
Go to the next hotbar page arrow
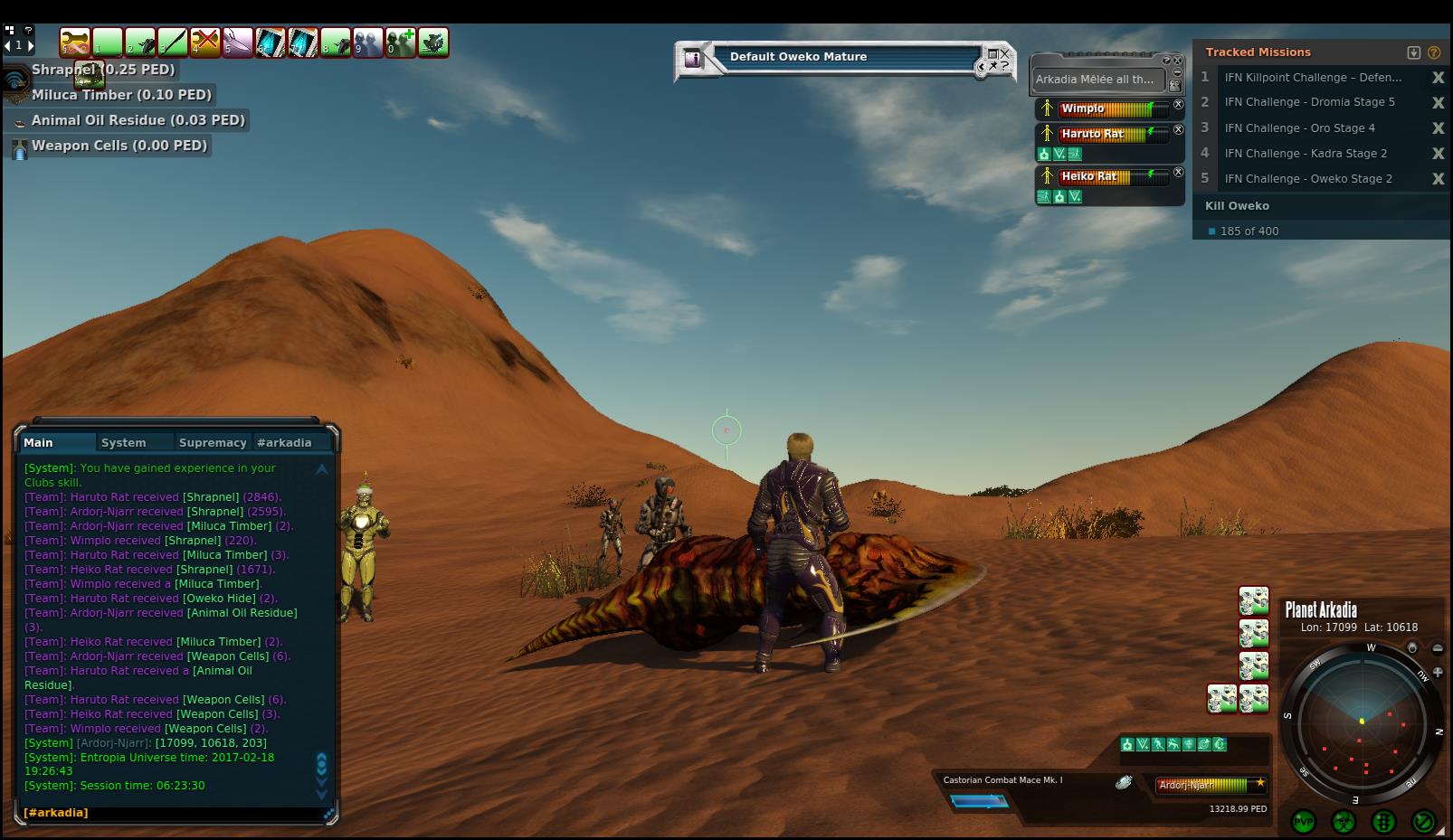(31, 45)
